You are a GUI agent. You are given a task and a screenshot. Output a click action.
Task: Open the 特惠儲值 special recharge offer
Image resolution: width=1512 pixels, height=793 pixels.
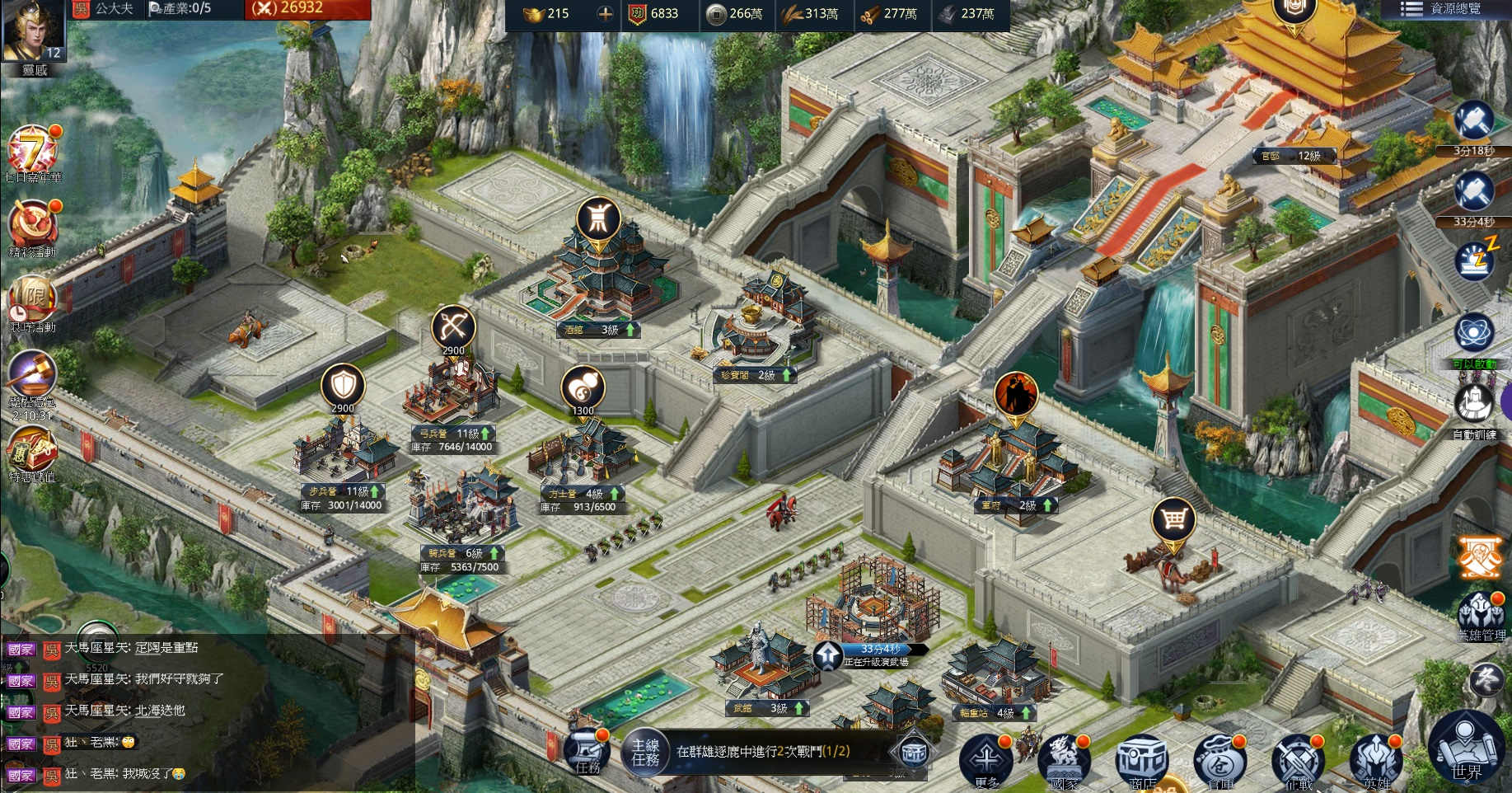coord(31,451)
